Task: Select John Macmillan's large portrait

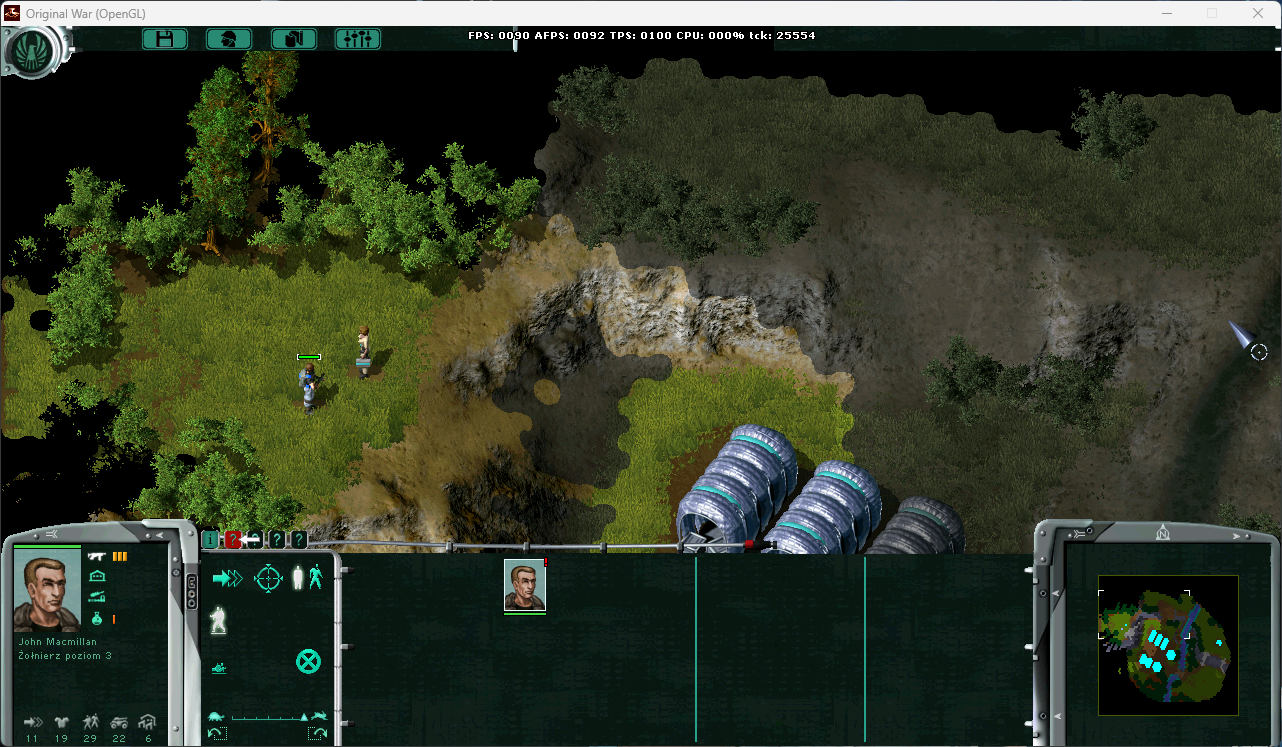Action: [x=47, y=591]
